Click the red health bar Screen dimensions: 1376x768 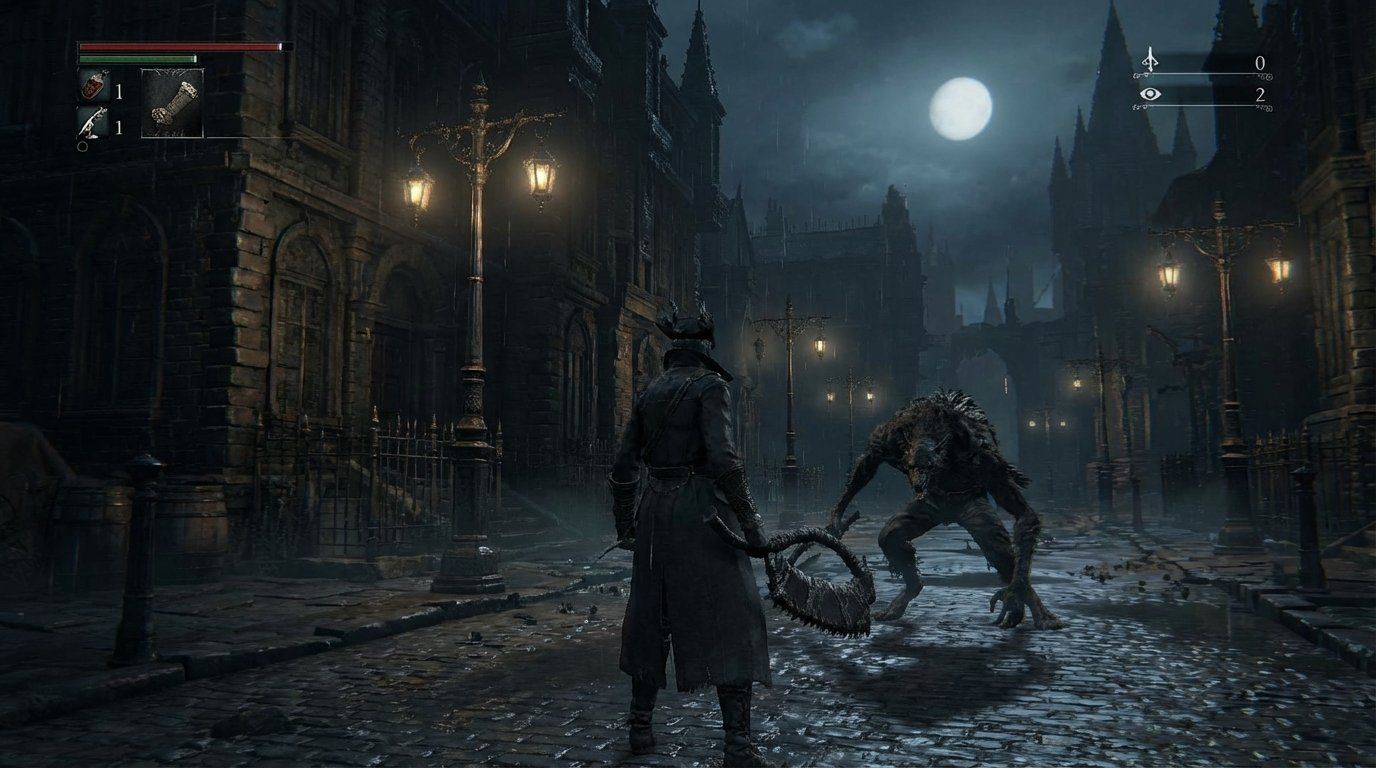(x=180, y=45)
